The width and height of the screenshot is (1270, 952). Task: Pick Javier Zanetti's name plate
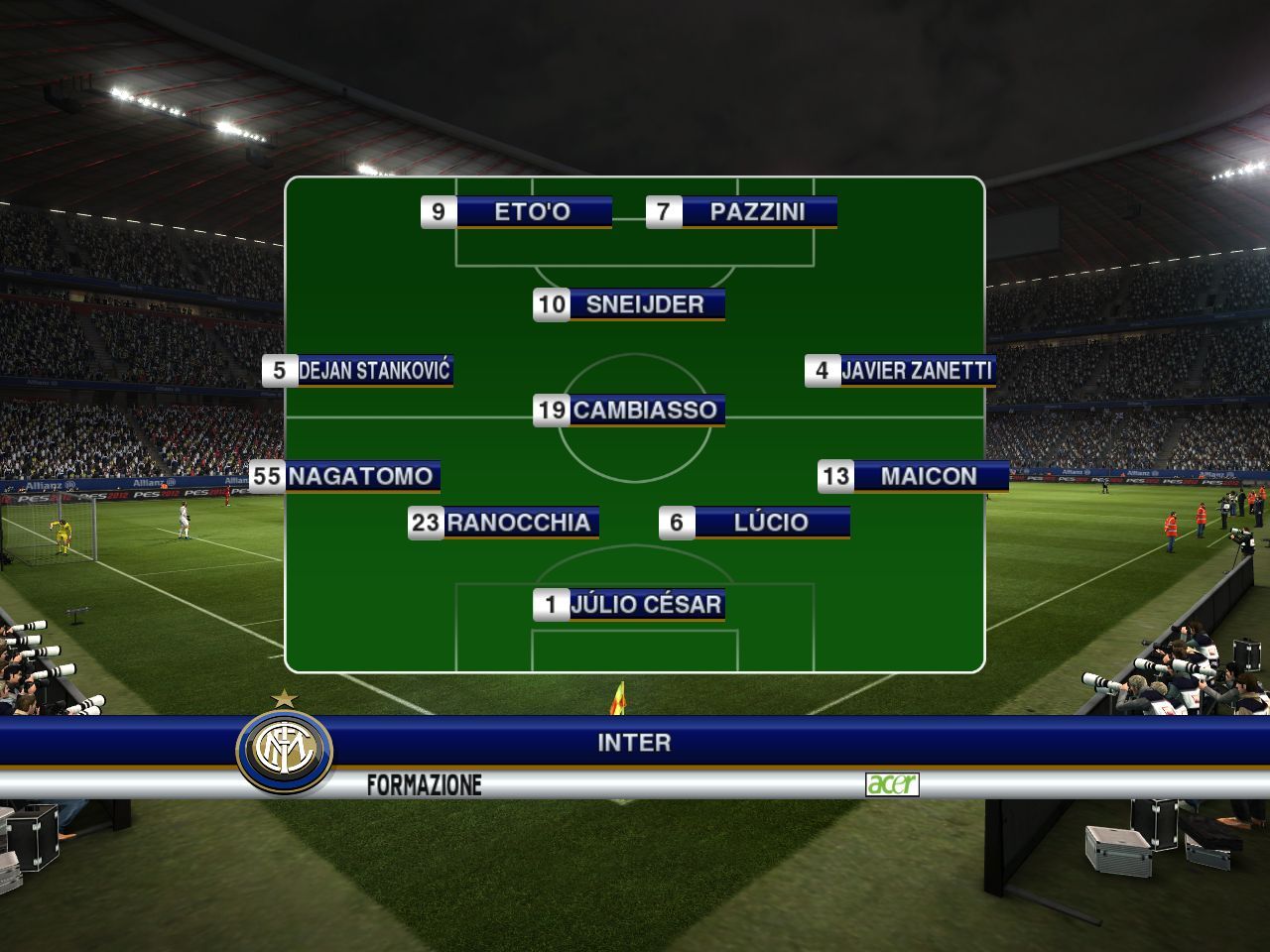point(900,371)
